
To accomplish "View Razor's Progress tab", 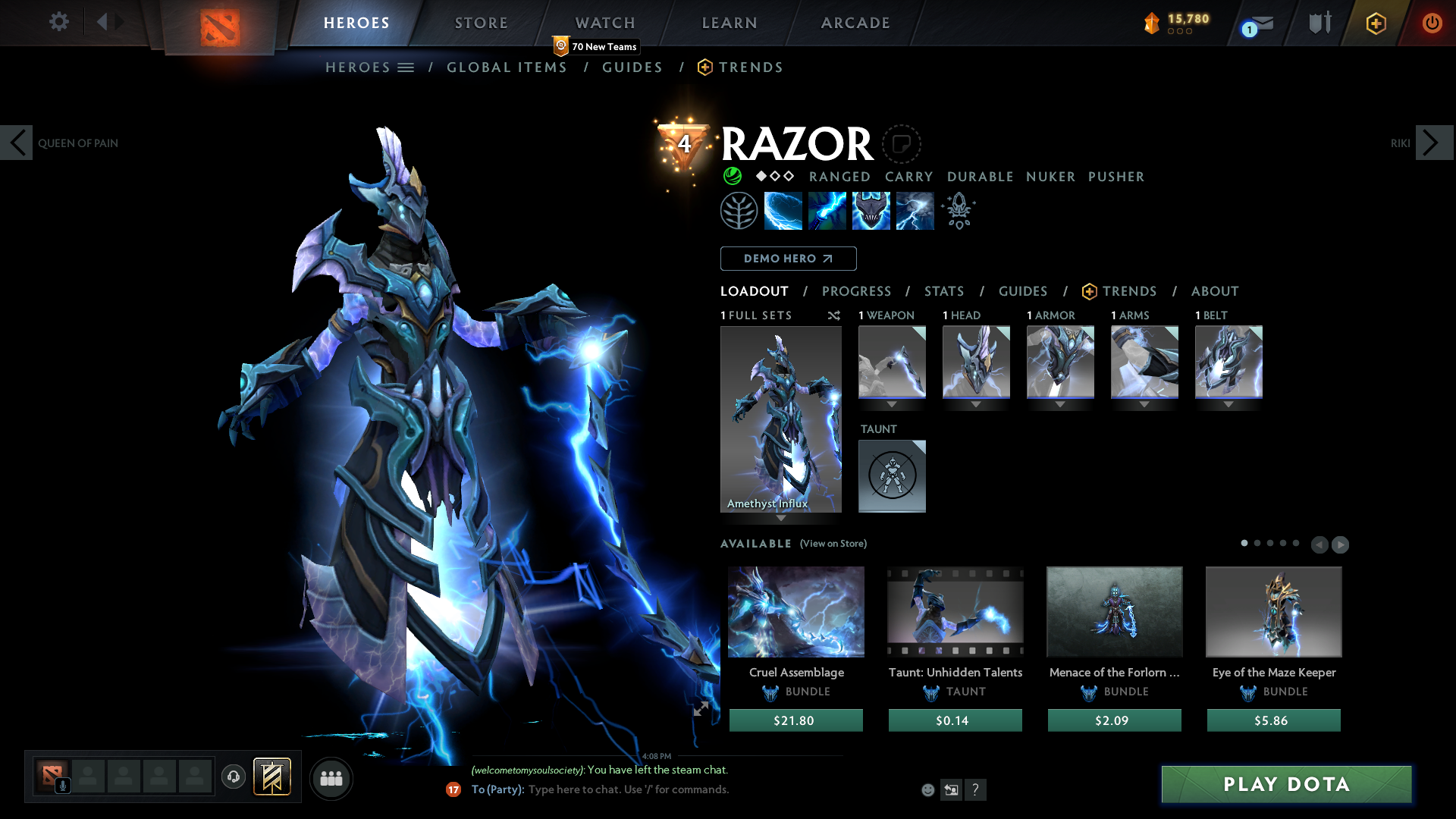I will coord(856,291).
